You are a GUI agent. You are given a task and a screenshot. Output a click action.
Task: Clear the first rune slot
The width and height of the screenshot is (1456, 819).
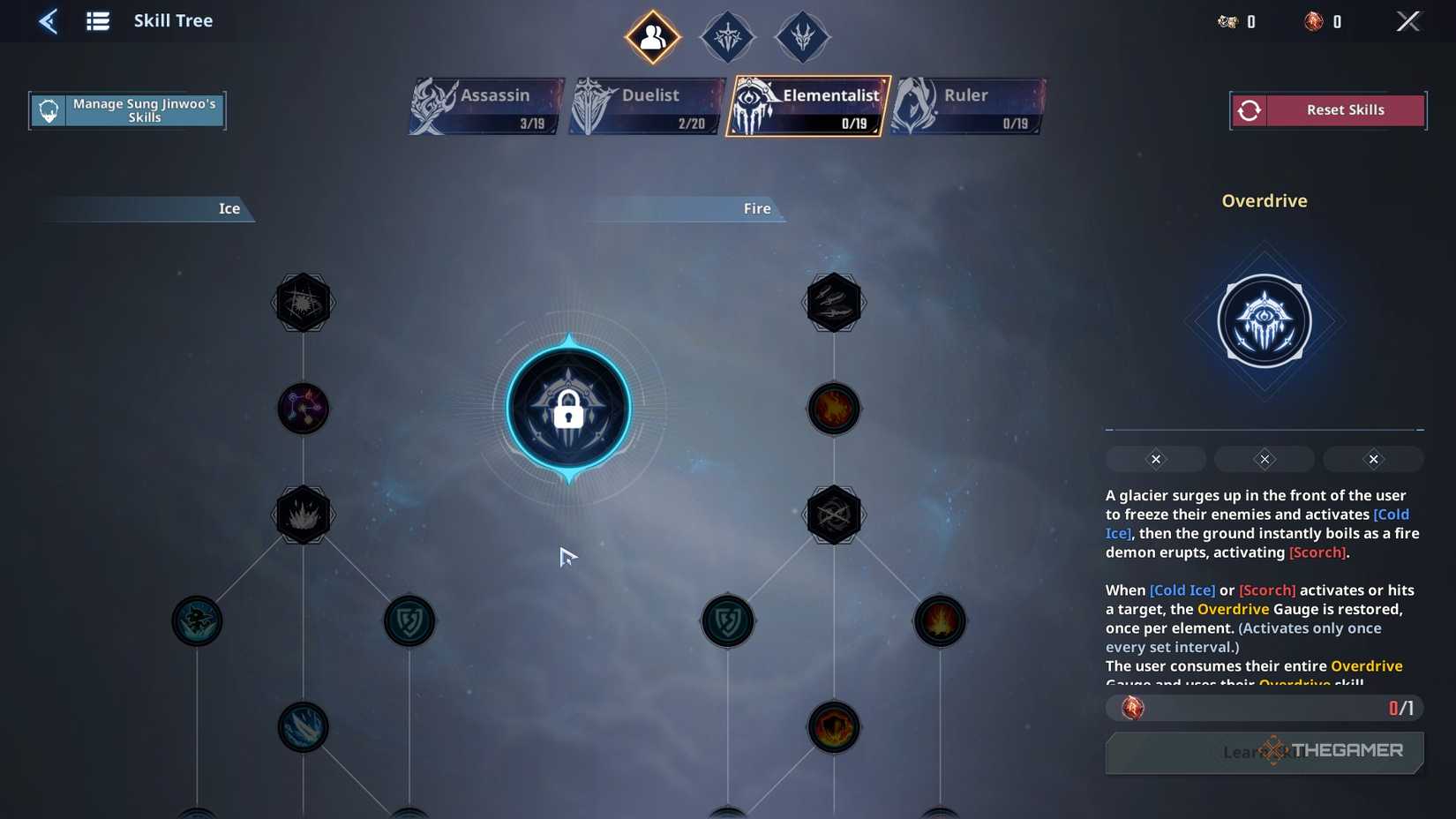coord(1155,459)
